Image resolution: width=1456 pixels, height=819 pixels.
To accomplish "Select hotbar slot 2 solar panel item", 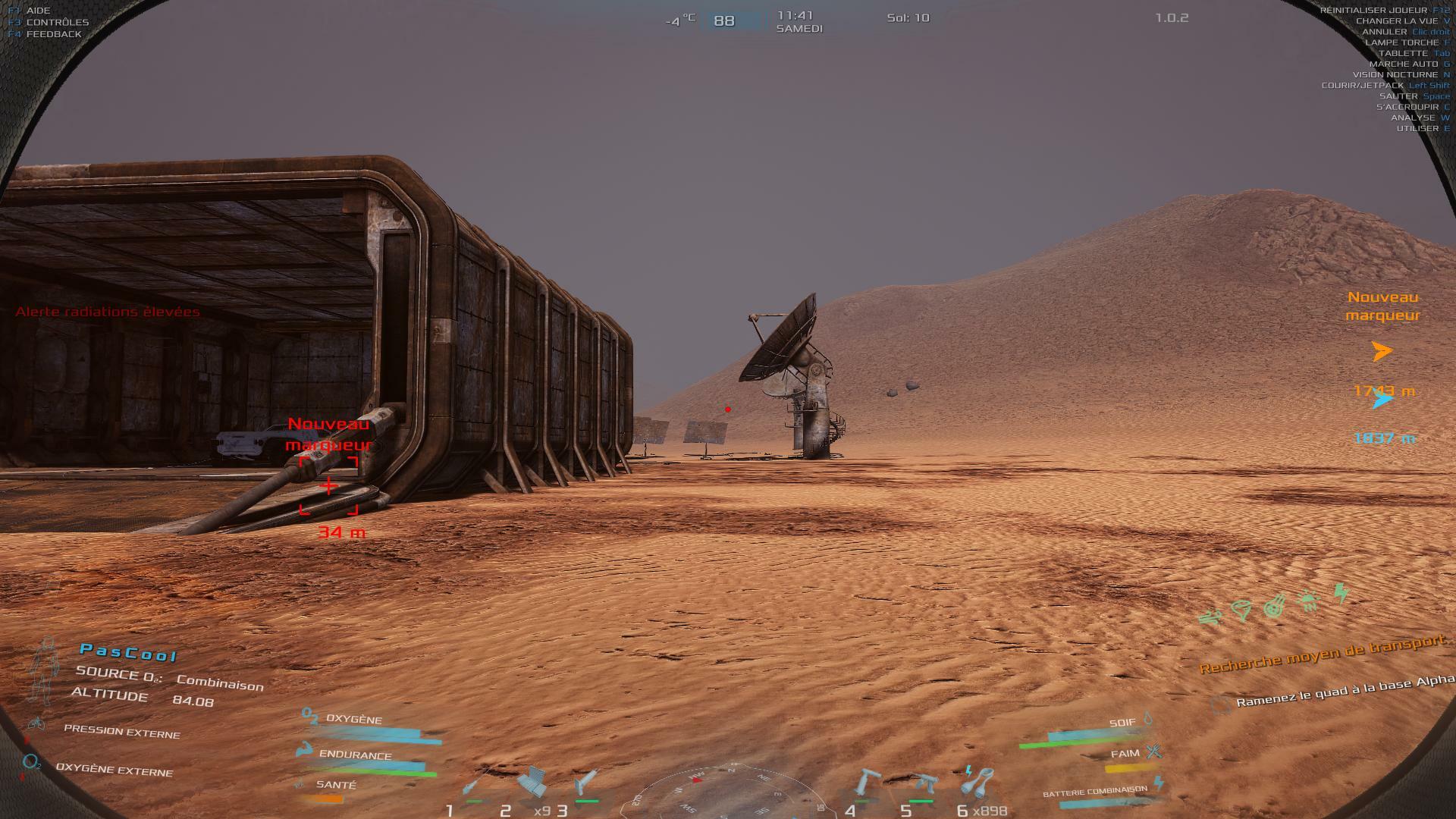I will click(x=532, y=783).
